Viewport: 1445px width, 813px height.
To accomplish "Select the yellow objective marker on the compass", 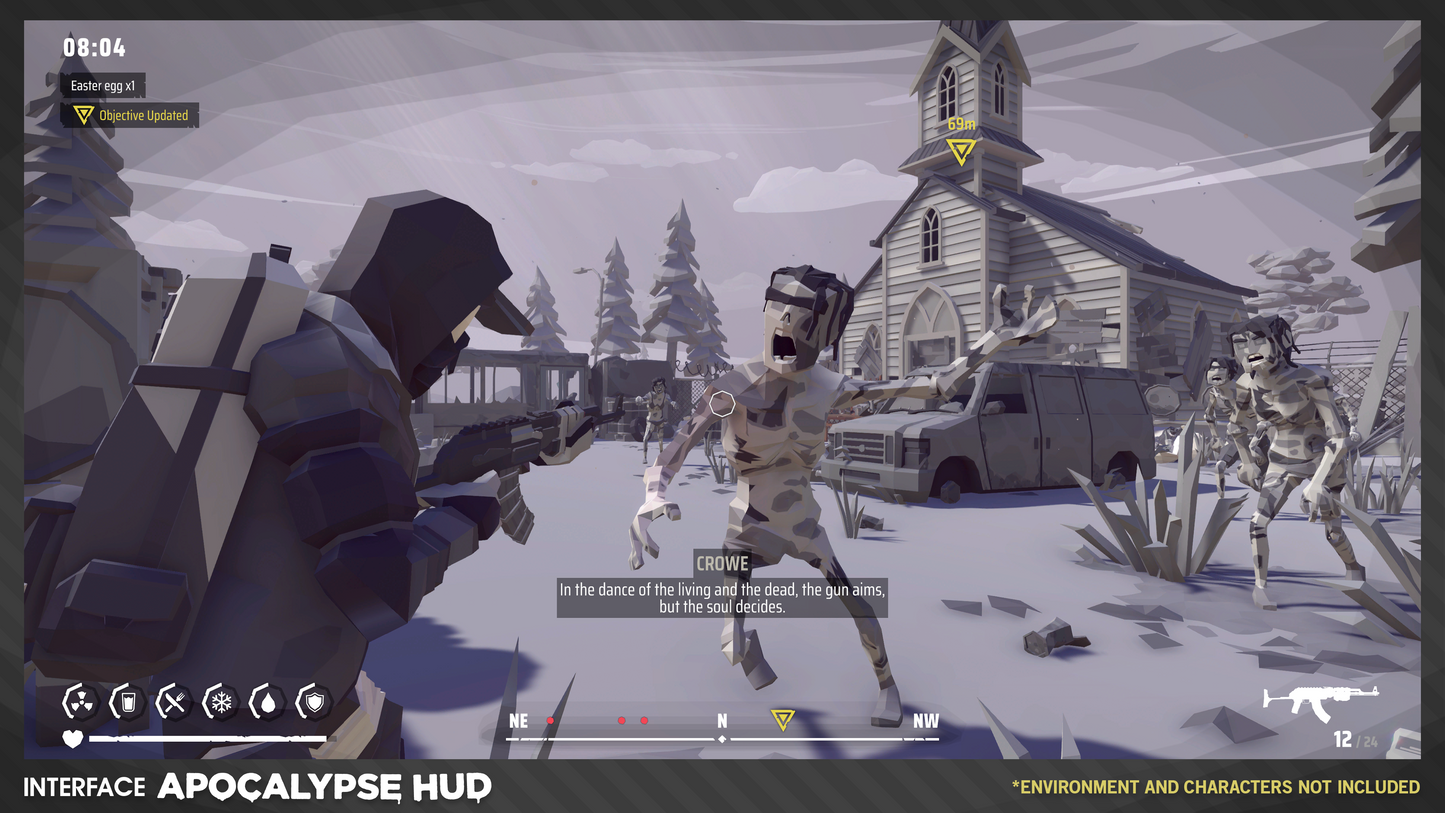I will coord(782,719).
